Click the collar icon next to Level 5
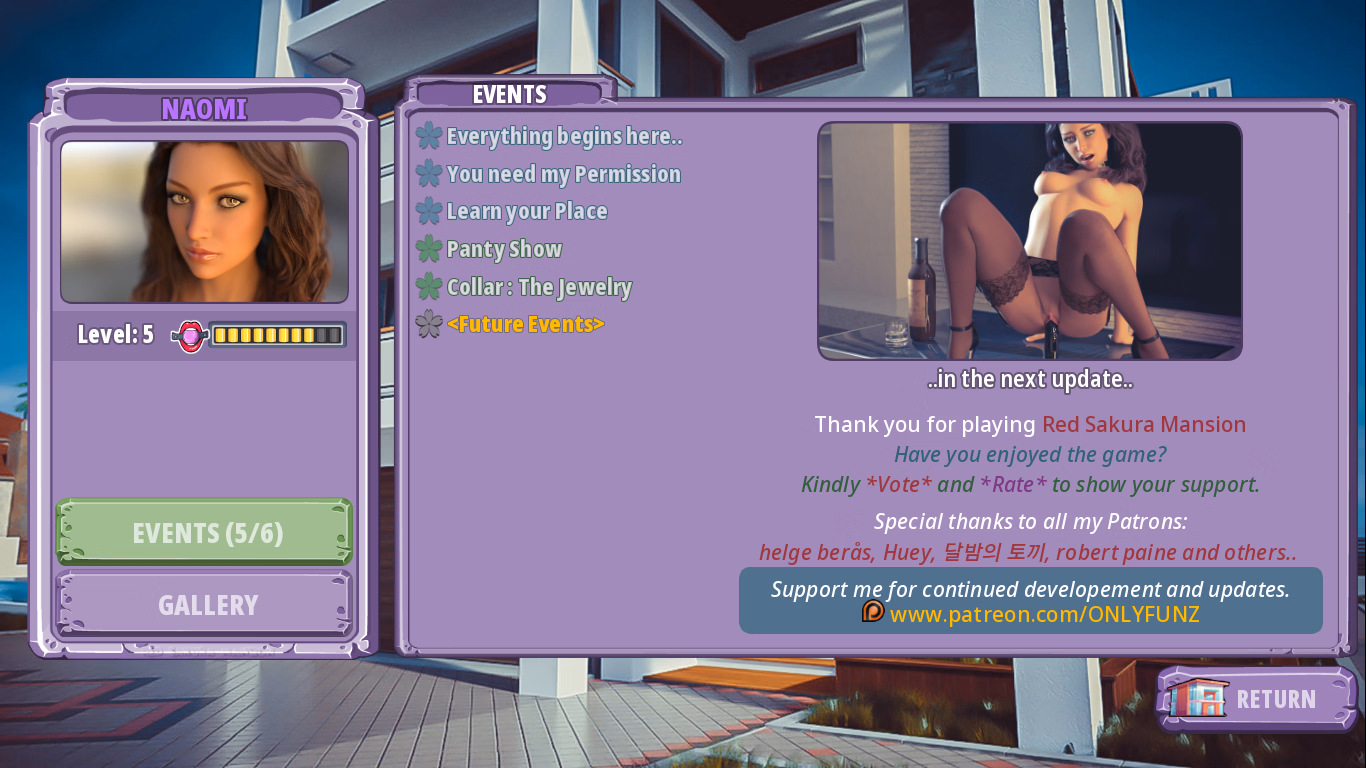1366x768 pixels. pyautogui.click(x=190, y=335)
